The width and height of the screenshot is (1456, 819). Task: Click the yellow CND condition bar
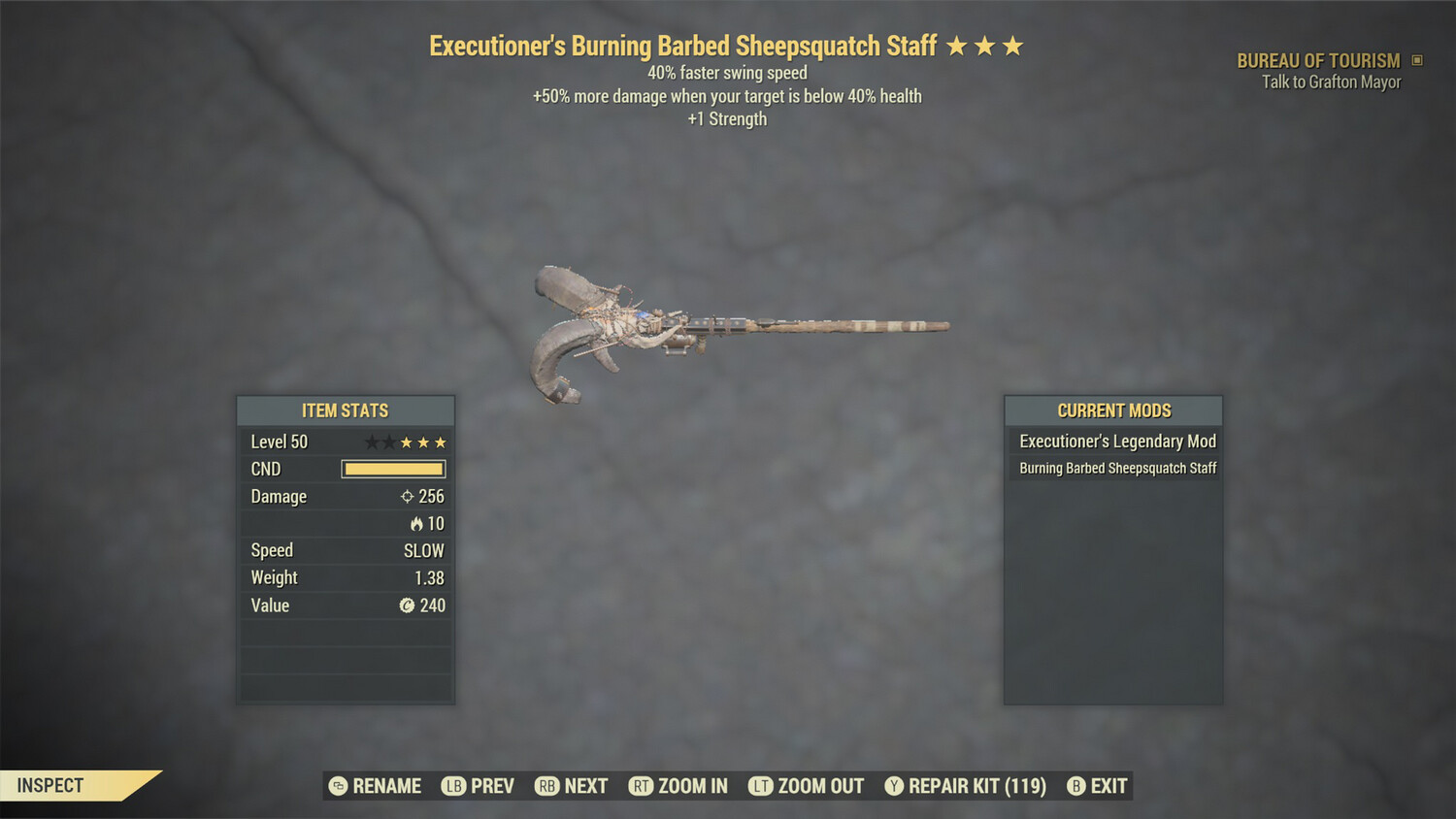click(x=393, y=469)
